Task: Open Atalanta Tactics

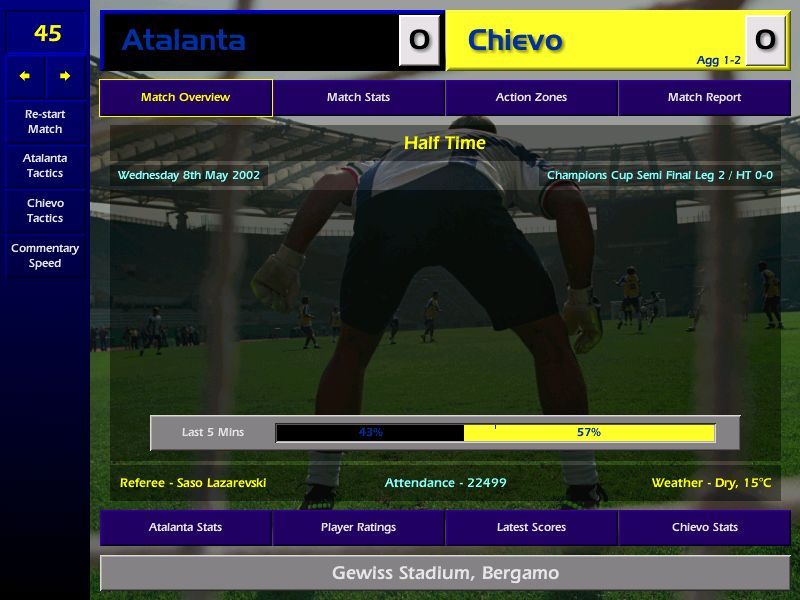Action: 45,166
